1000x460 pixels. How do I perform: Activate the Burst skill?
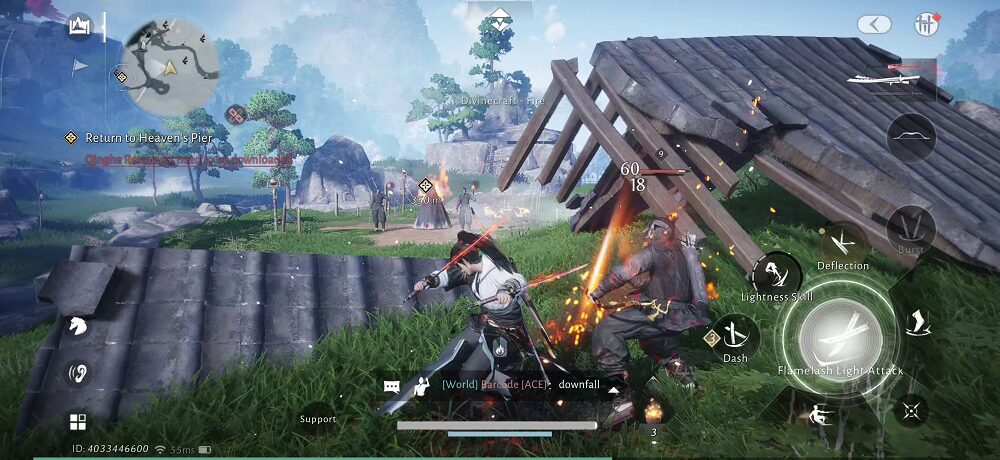pos(911,227)
